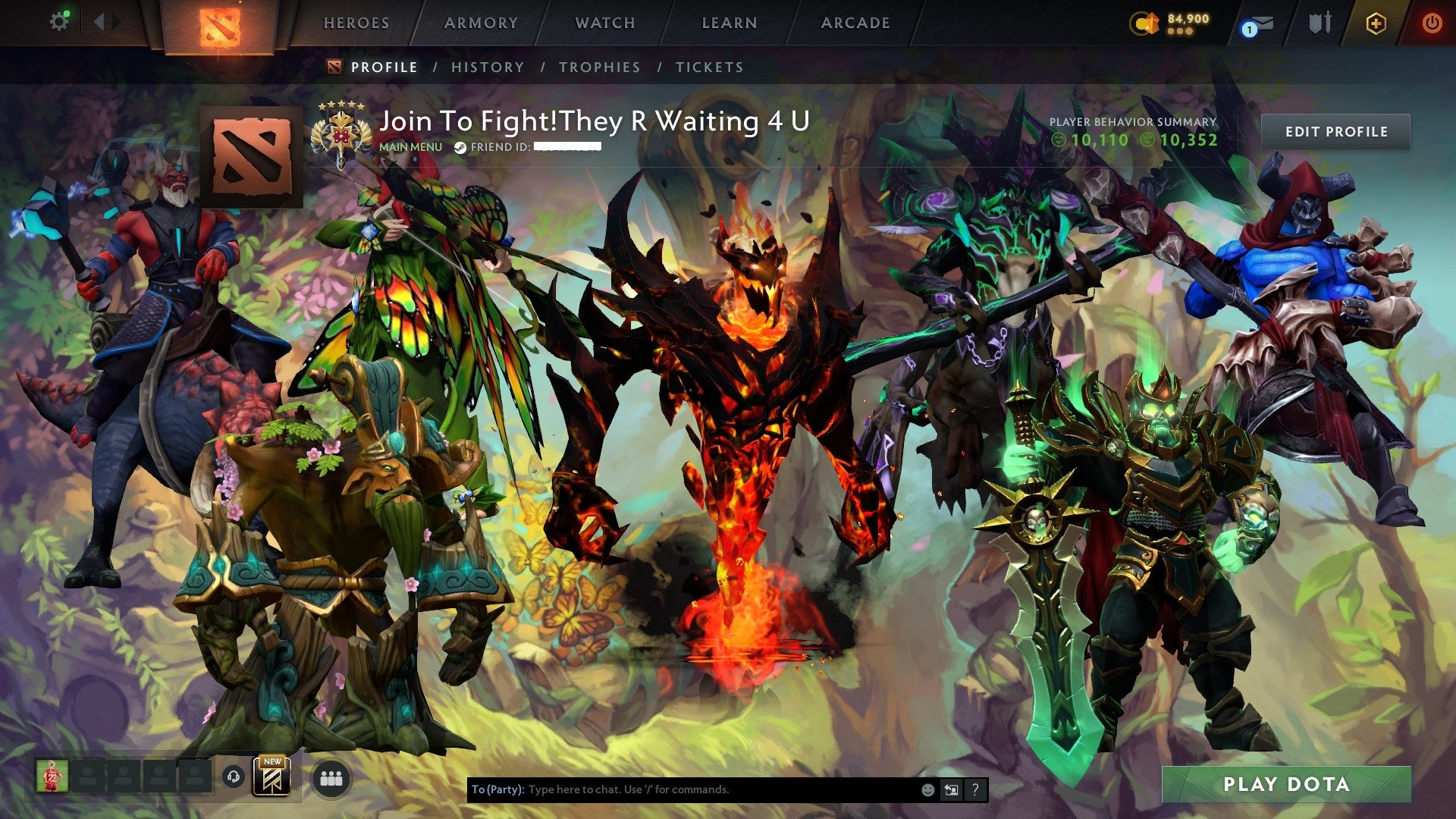Open the Armory shield and sword icon
The image size is (1456, 819).
coord(1319,23)
